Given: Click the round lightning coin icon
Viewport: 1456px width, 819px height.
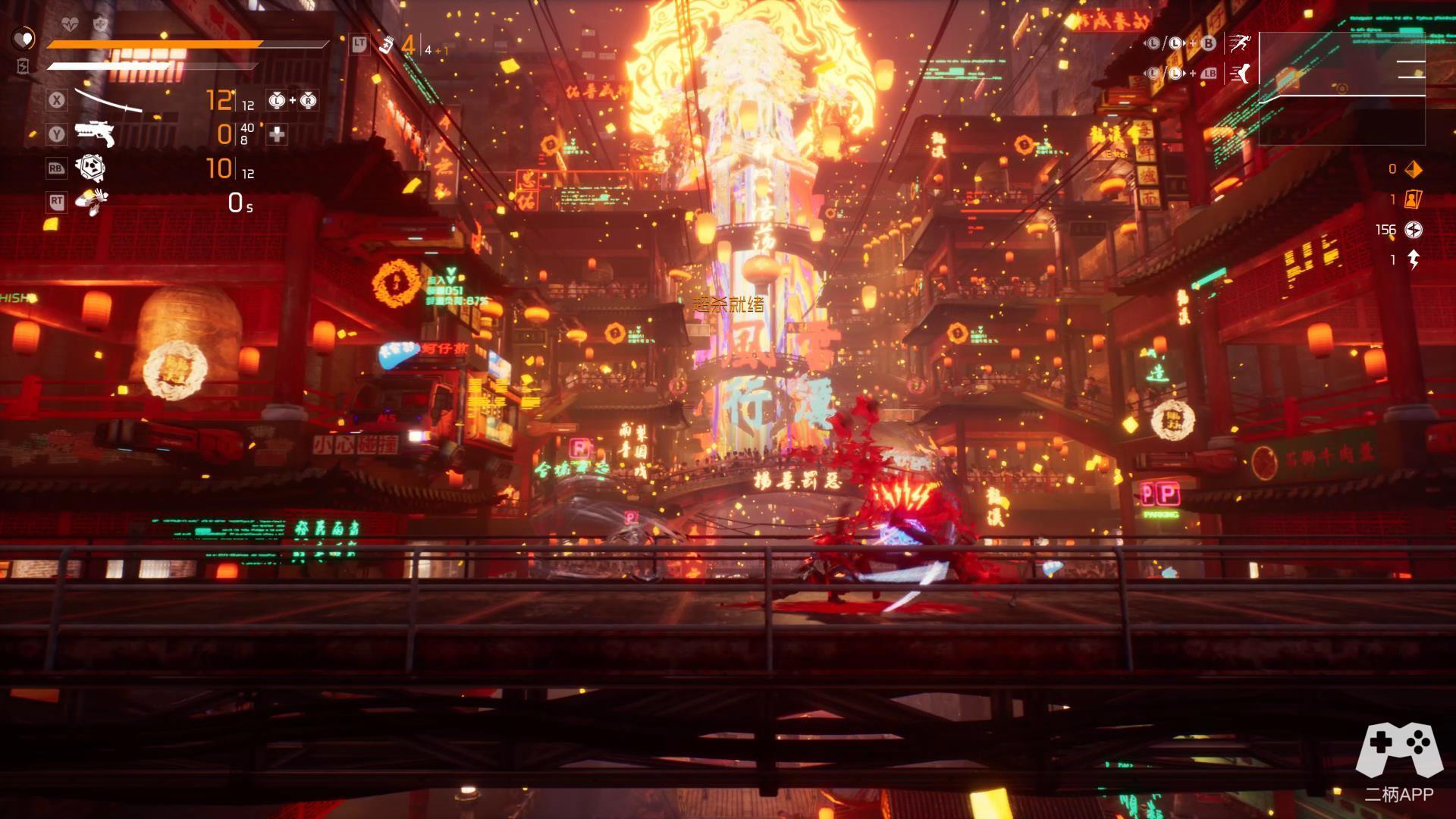Looking at the screenshot, I should point(1414,230).
